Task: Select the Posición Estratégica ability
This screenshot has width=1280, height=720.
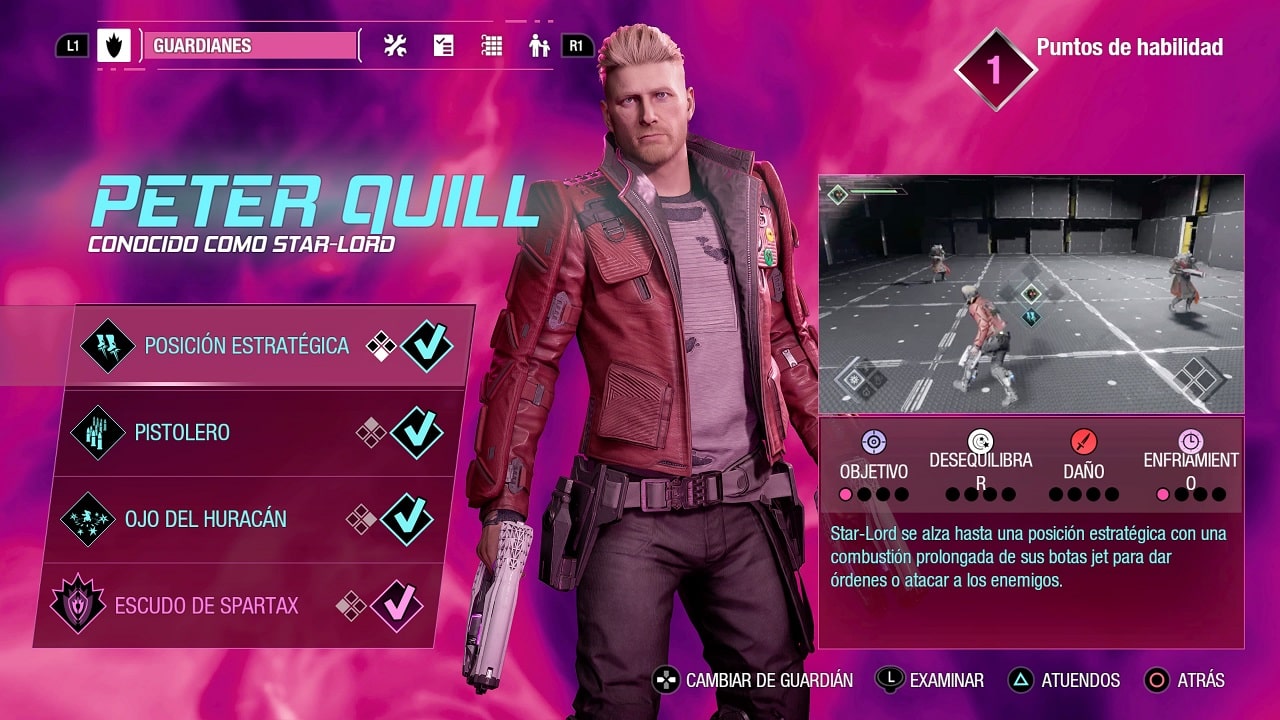Action: [246, 346]
